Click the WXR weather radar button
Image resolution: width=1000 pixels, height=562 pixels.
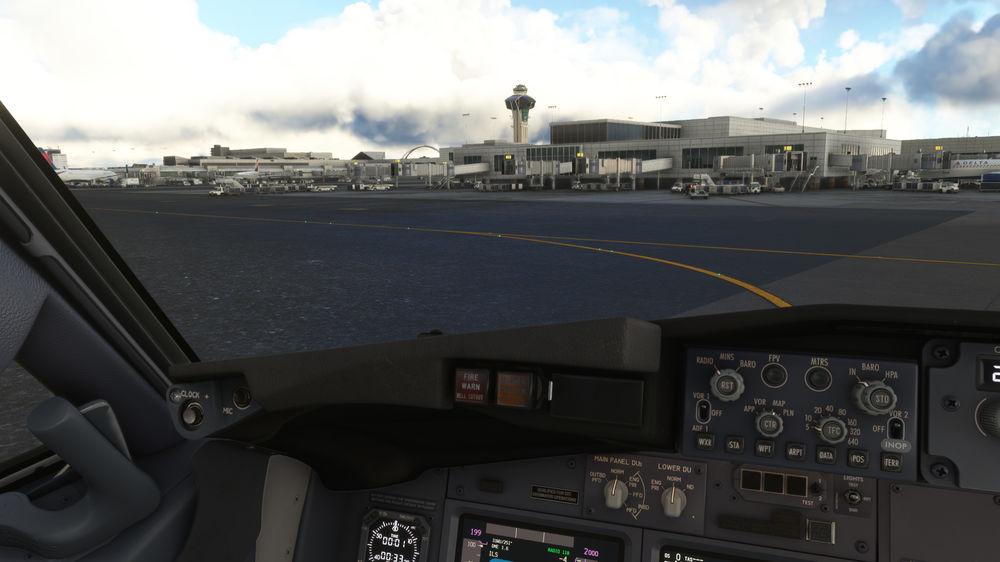click(705, 440)
